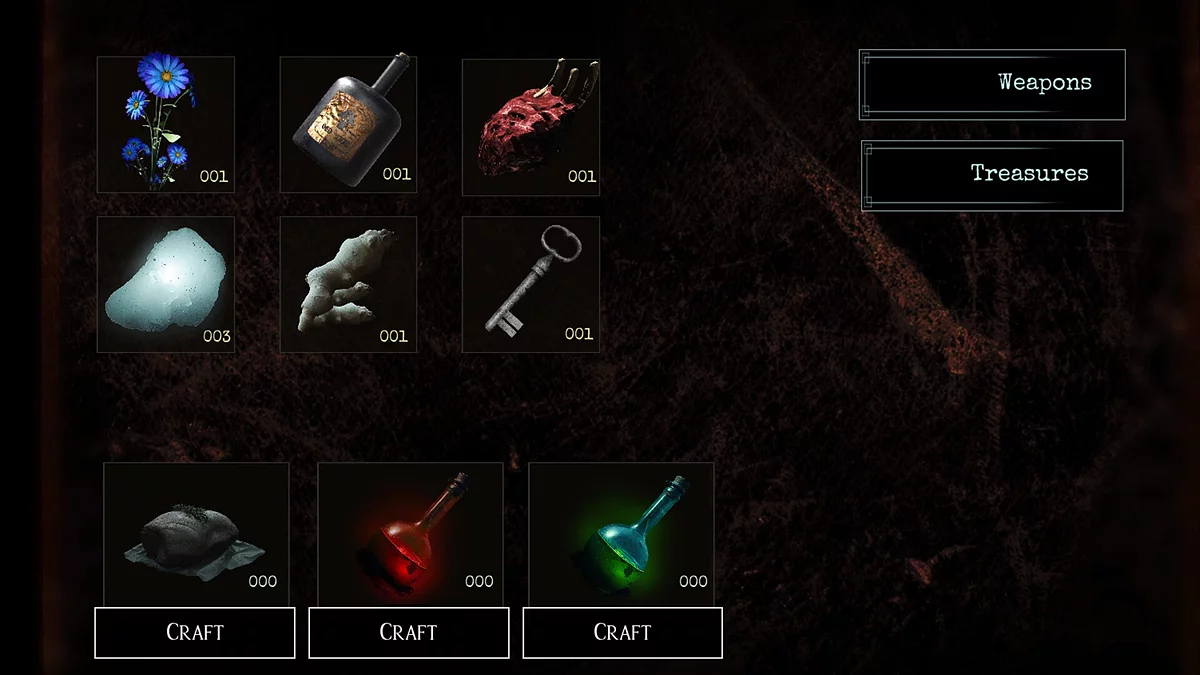Switch to the Treasures category

coord(991,175)
